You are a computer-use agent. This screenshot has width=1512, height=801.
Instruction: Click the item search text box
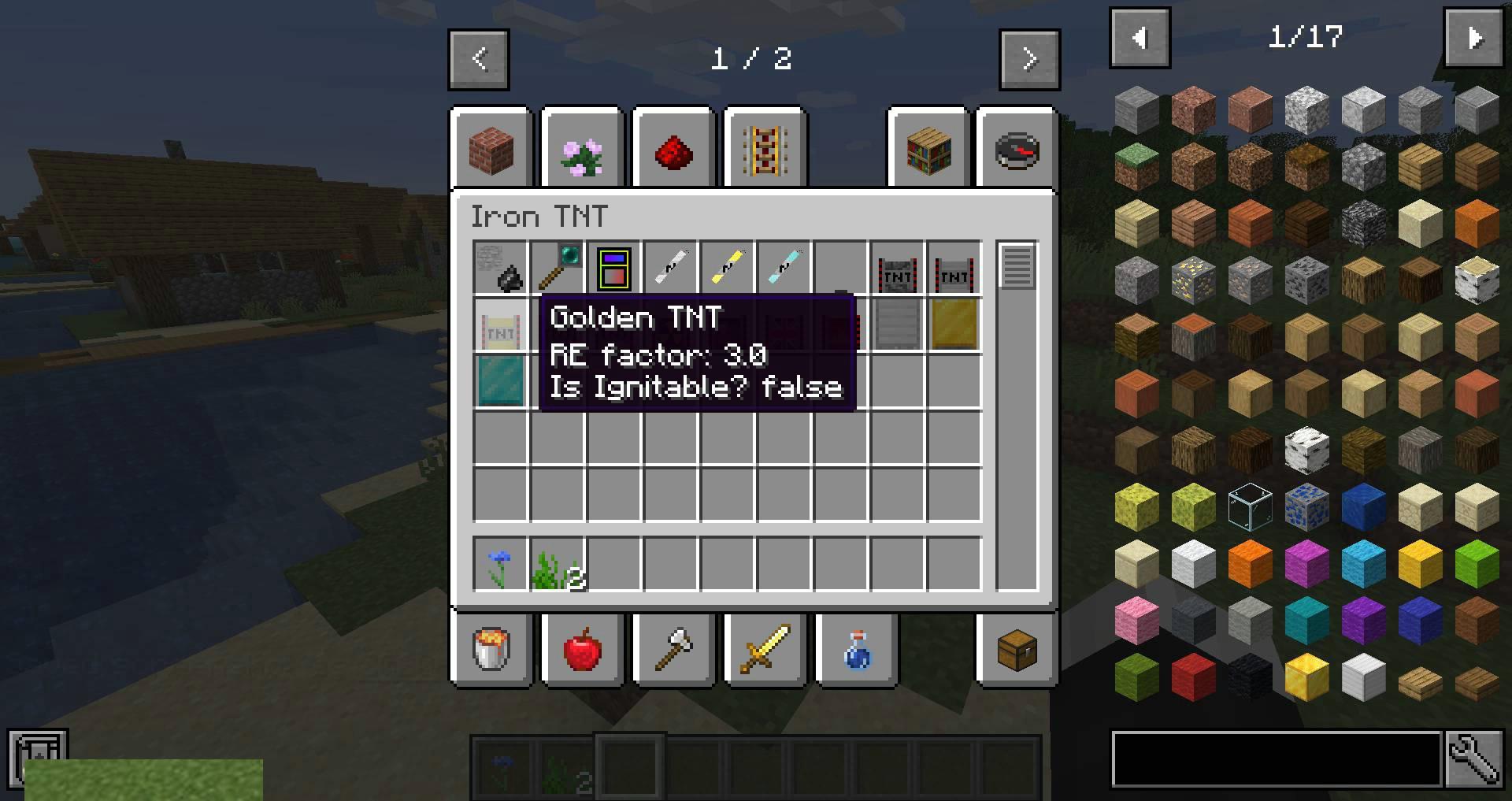(x=1277, y=759)
